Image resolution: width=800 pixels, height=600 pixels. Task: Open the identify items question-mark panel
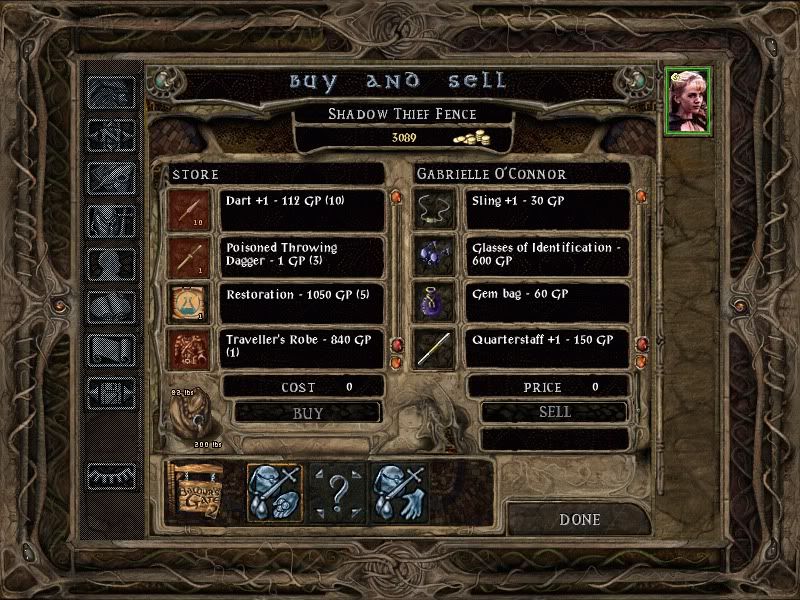click(x=338, y=492)
